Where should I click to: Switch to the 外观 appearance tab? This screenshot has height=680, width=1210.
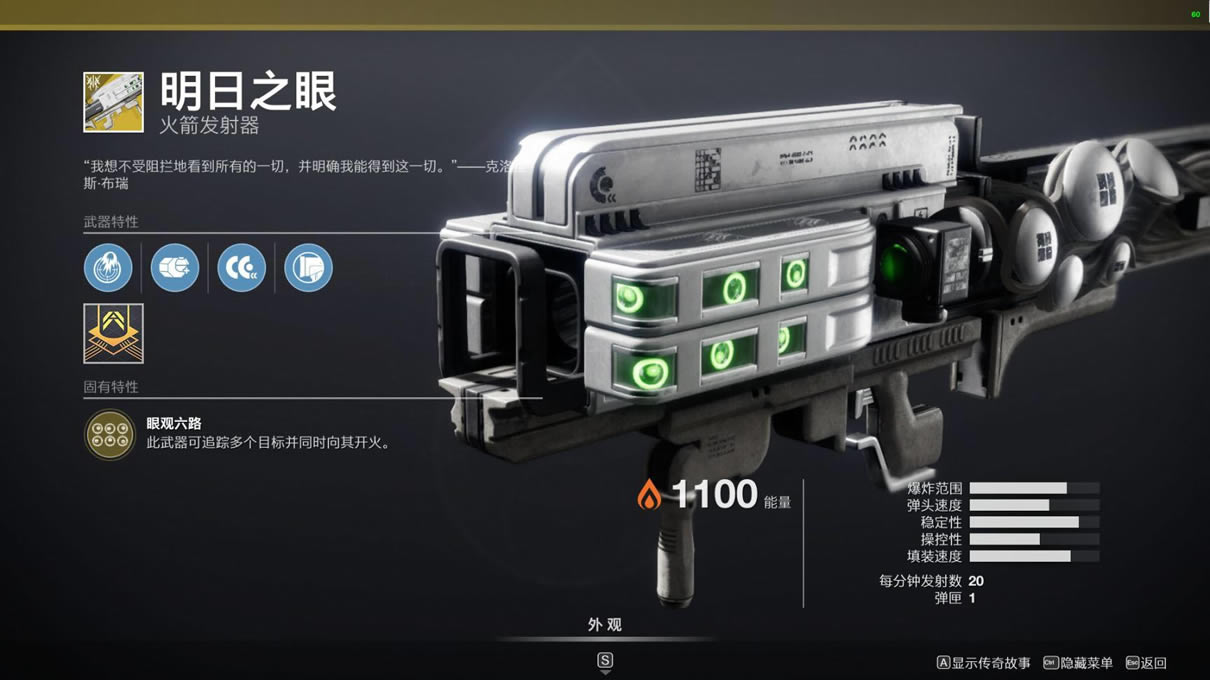(605, 625)
